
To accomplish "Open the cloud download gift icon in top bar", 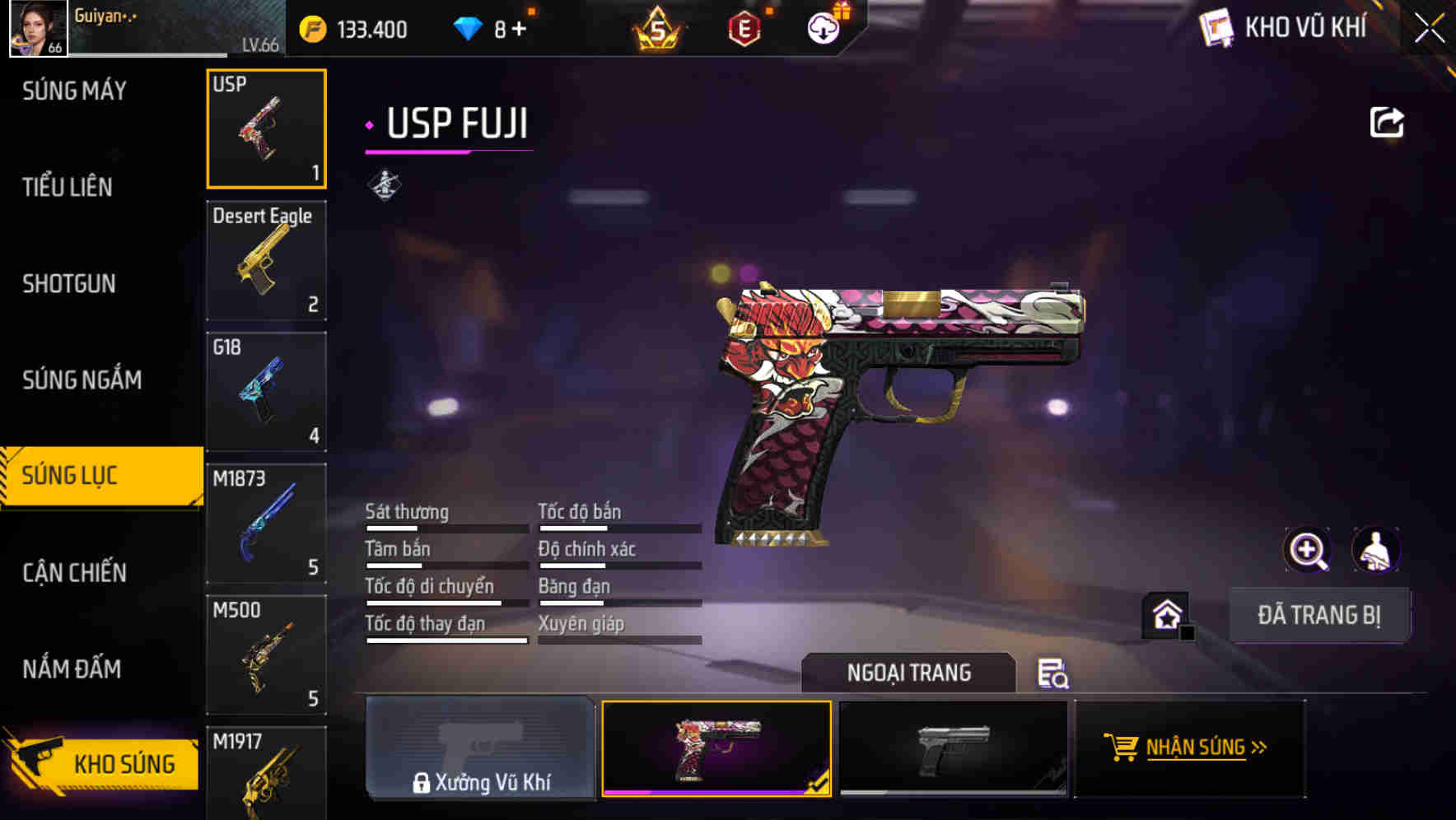I will point(823,27).
